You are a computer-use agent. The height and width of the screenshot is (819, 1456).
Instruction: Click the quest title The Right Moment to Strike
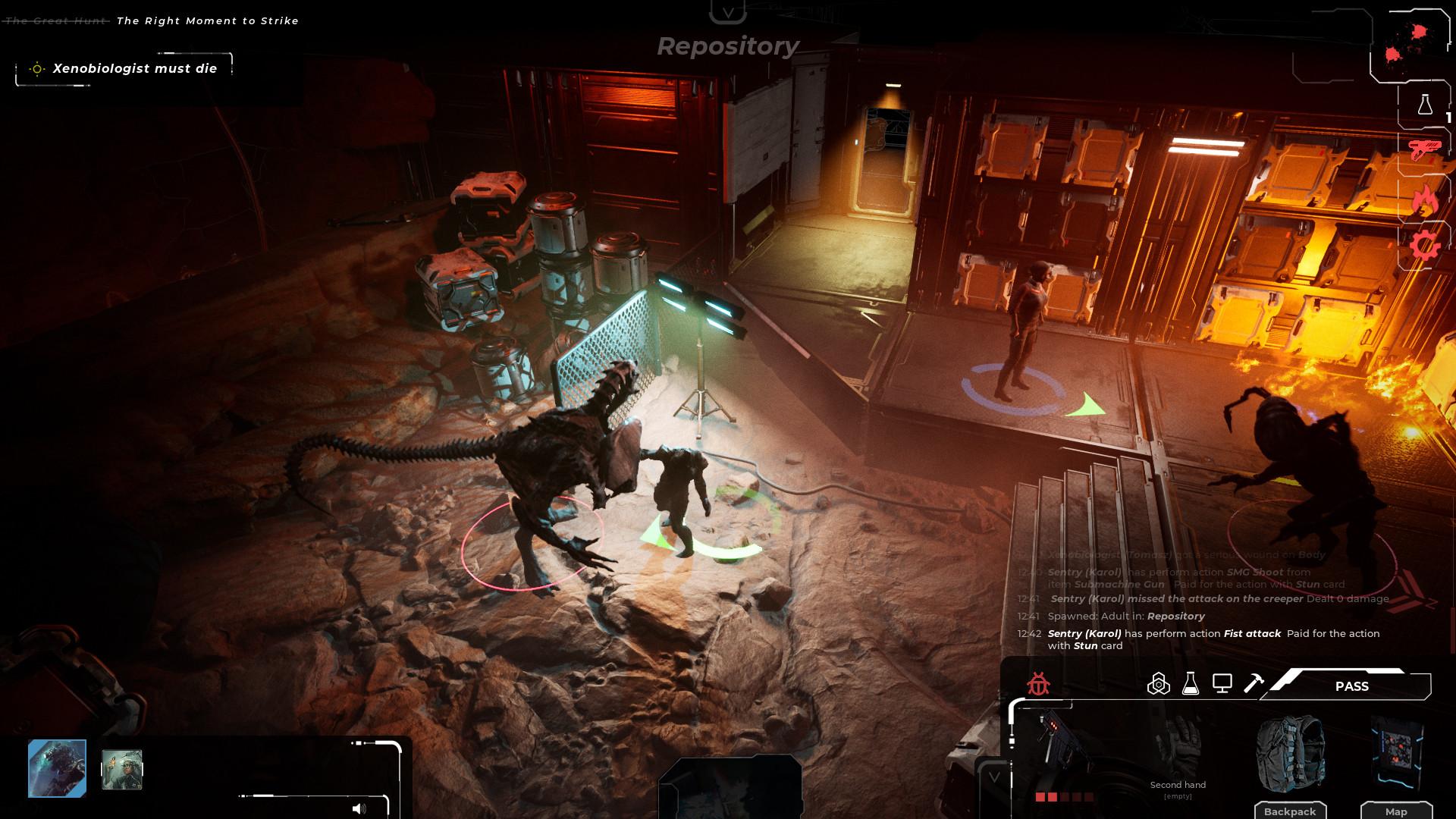coord(206,20)
